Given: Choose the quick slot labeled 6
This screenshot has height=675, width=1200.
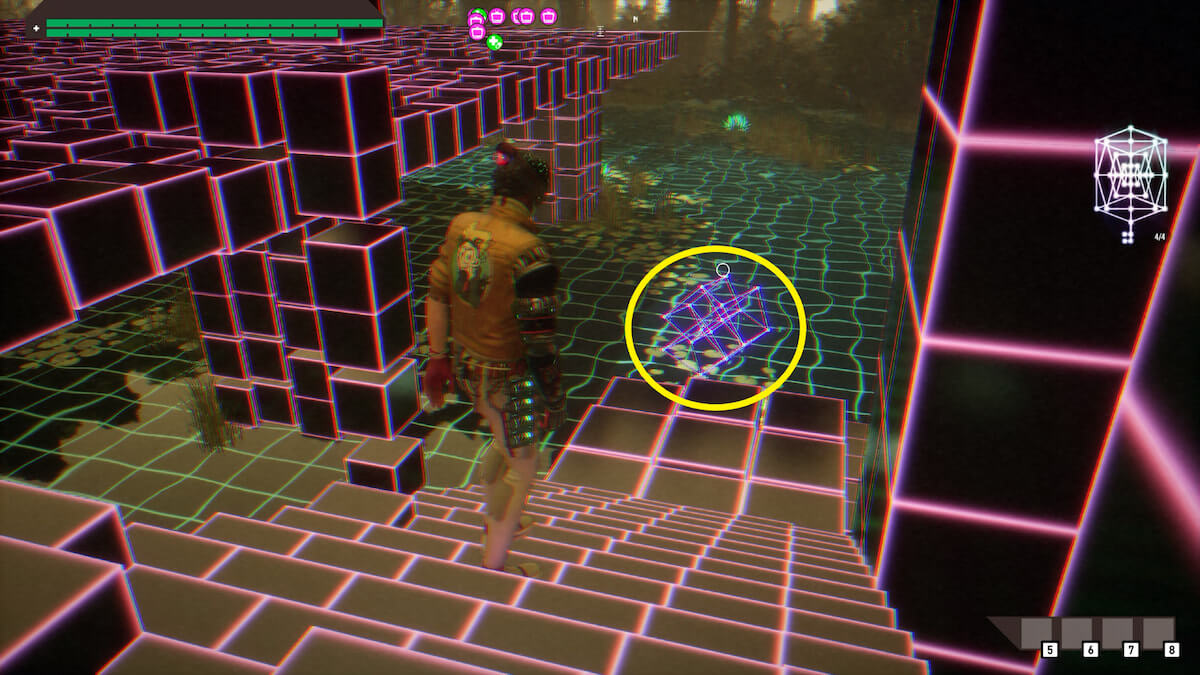Looking at the screenshot, I should pos(1090,649).
